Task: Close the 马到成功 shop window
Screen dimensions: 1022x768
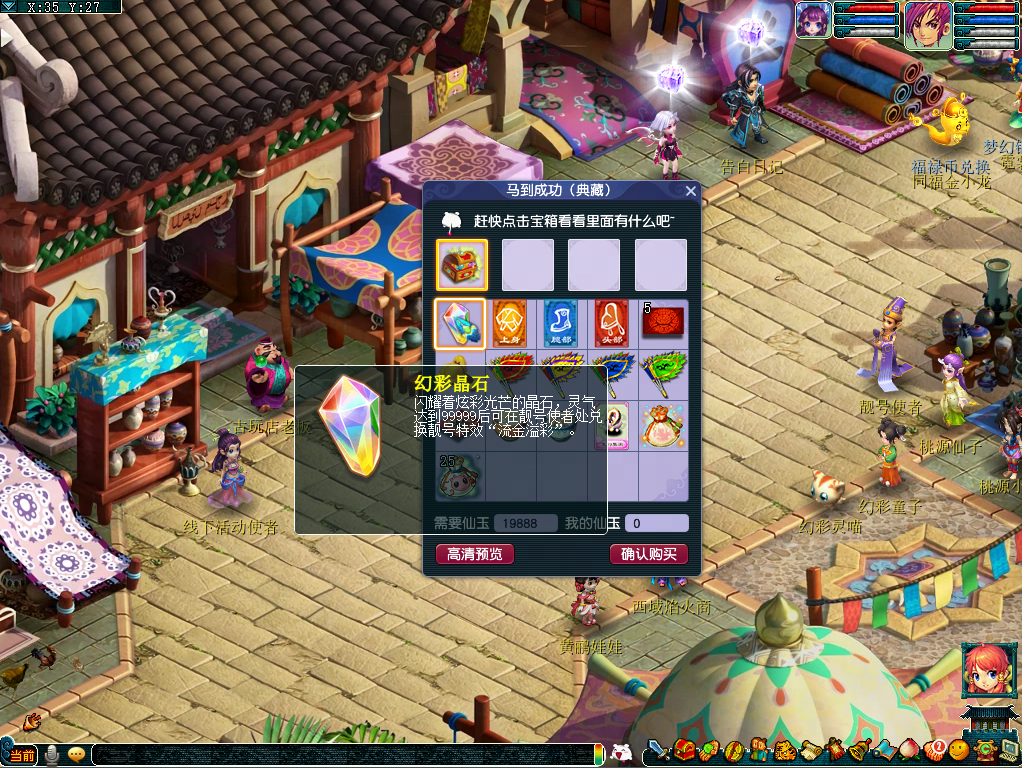Action: [690, 190]
